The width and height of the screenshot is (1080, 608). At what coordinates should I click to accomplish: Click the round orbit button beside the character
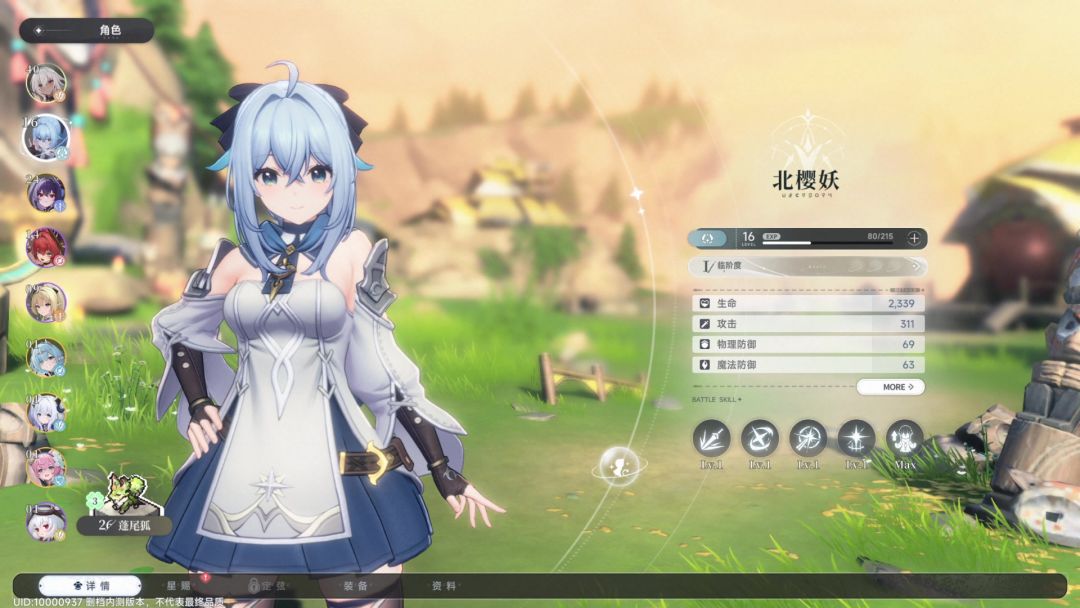(x=619, y=465)
